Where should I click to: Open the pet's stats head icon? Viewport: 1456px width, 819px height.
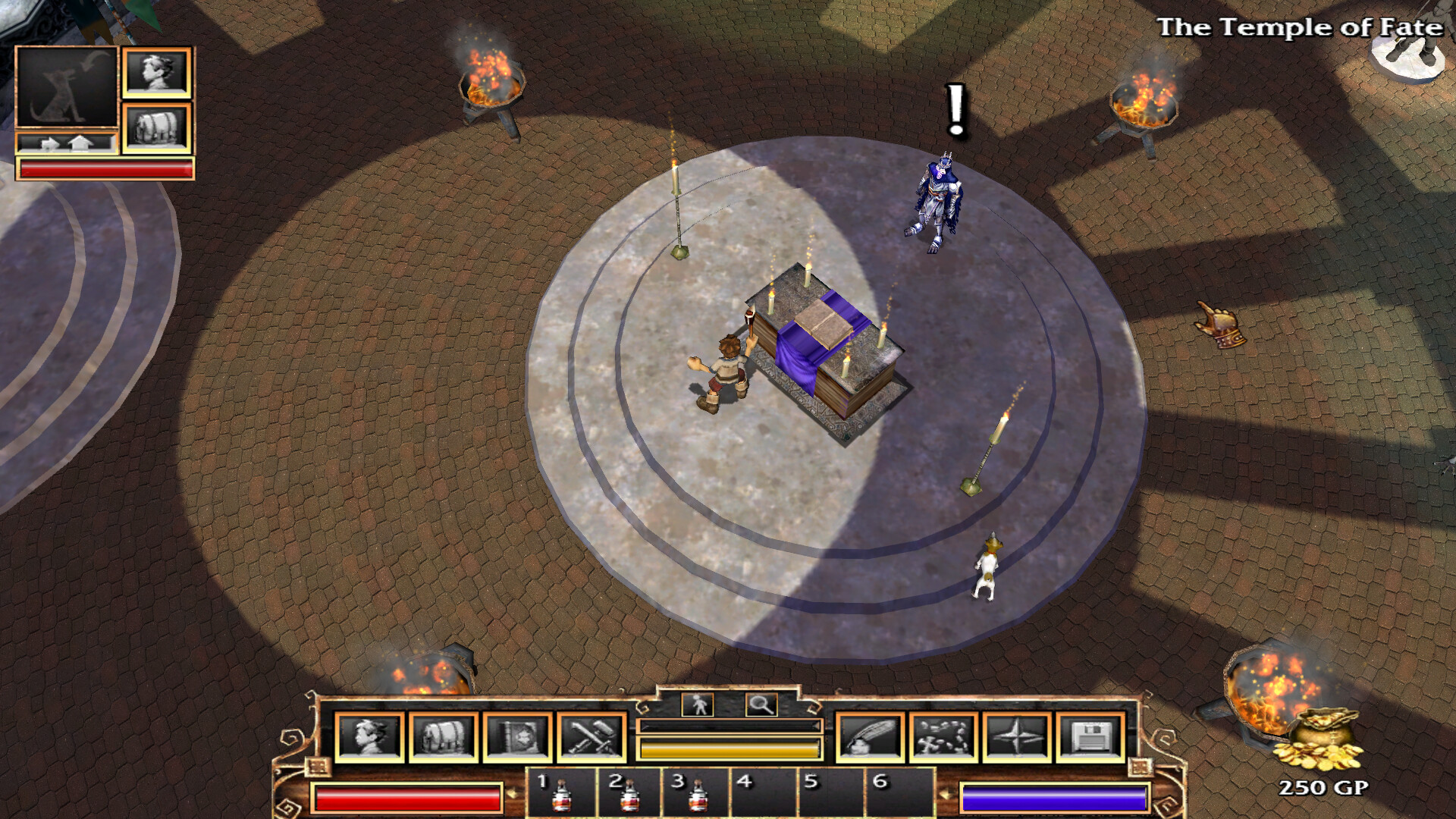tap(157, 73)
